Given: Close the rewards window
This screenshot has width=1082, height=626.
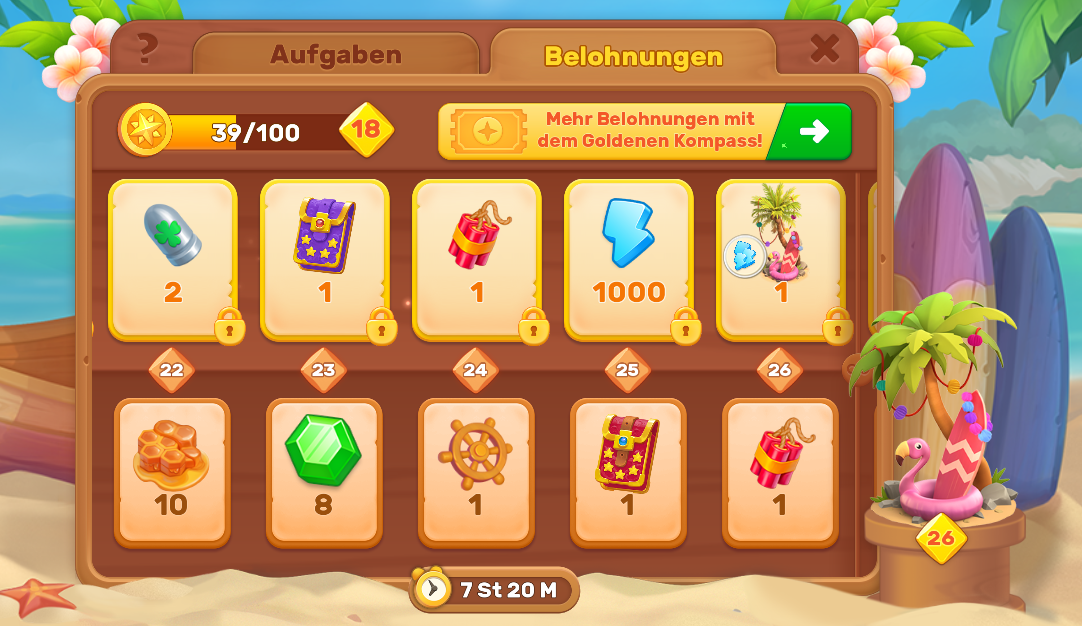Looking at the screenshot, I should 824,48.
